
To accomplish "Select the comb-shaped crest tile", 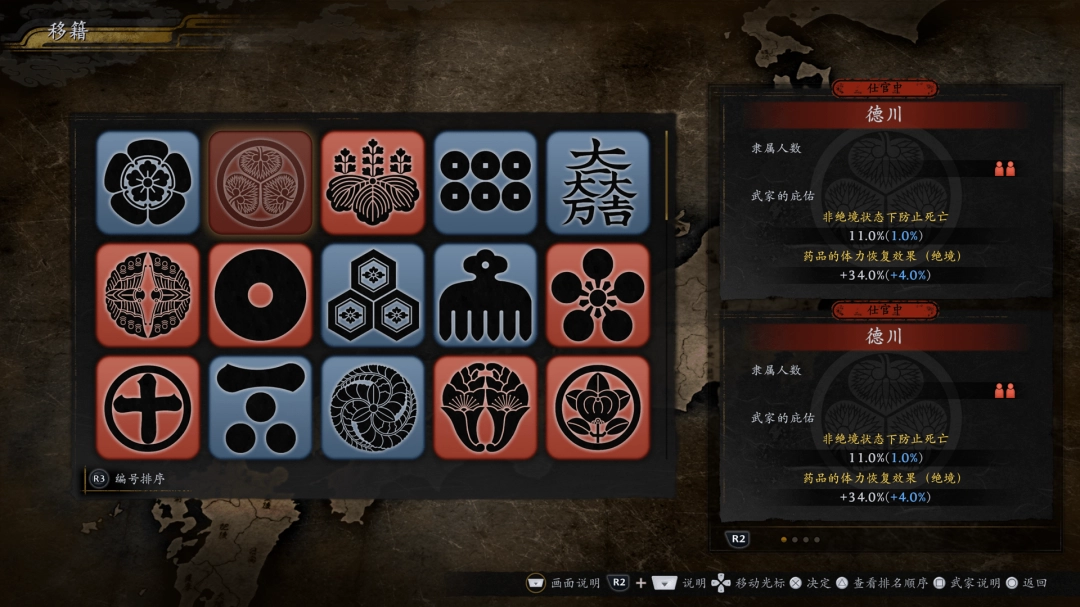I will tap(485, 295).
